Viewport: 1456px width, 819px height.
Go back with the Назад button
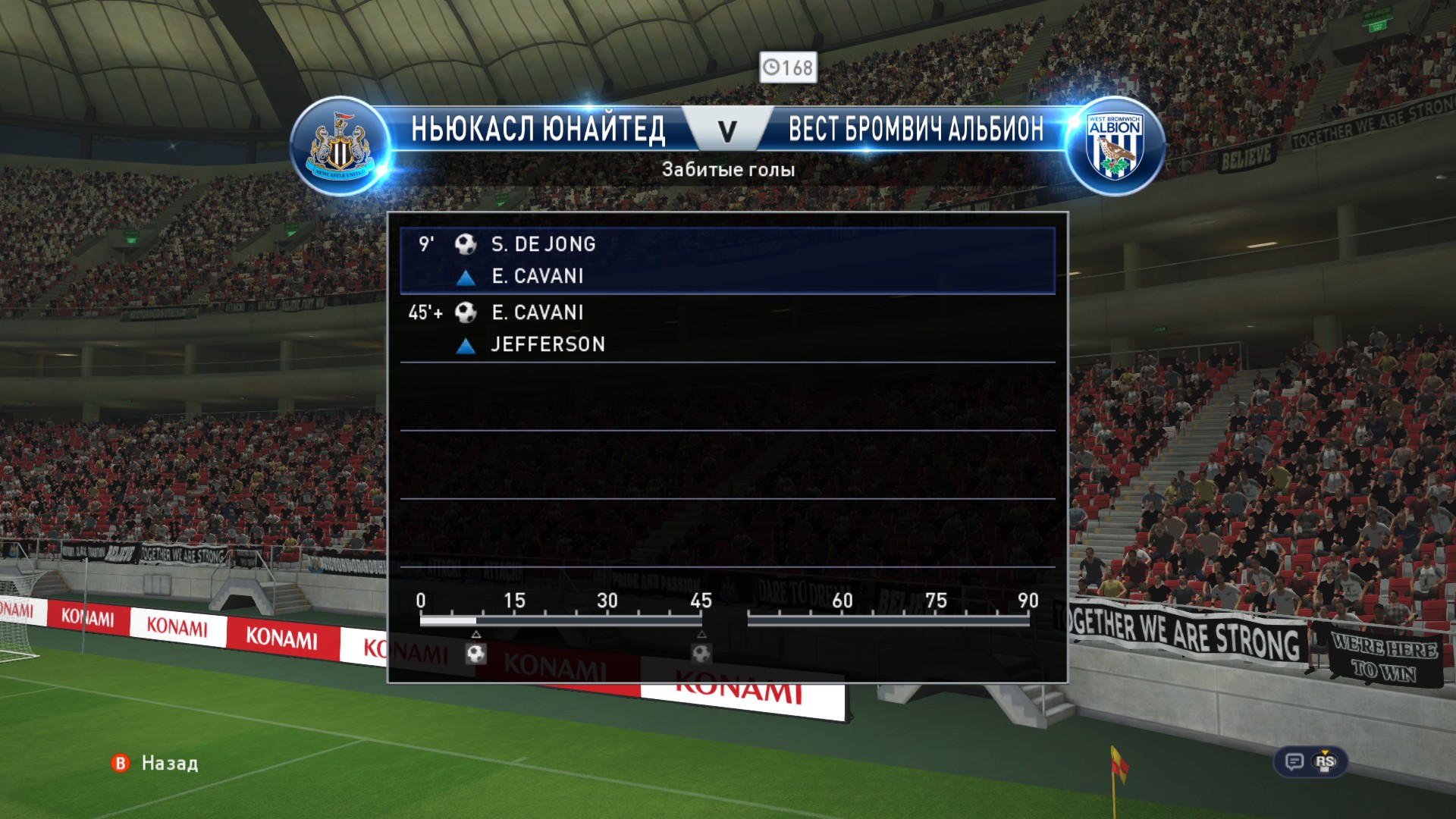point(155,763)
